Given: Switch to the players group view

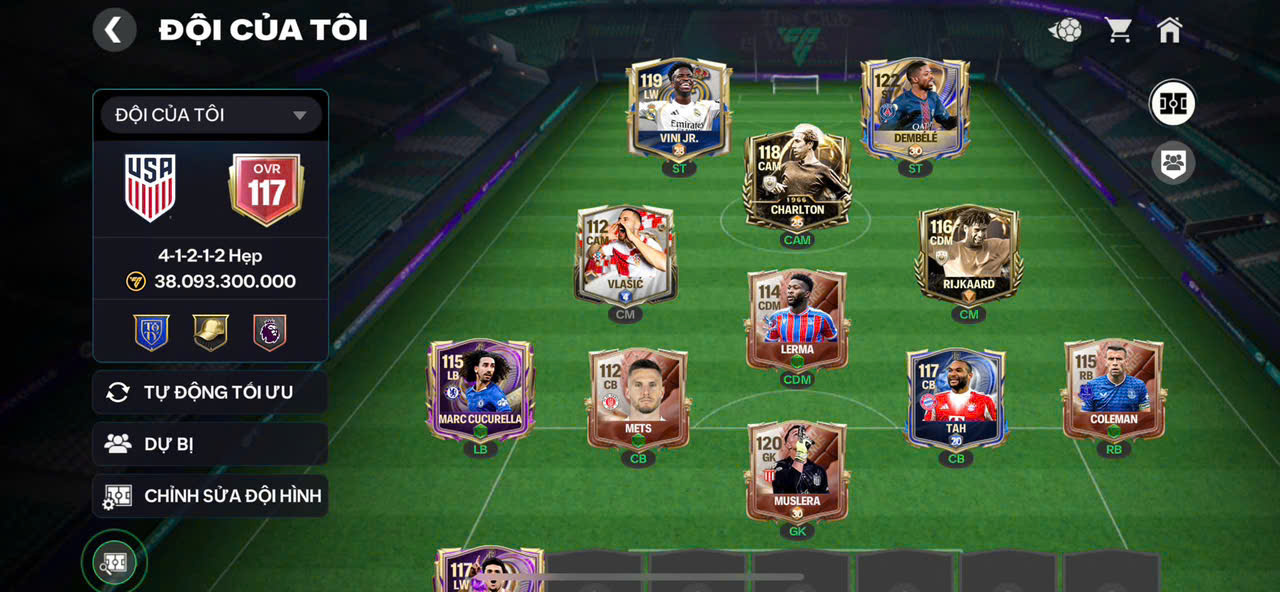Looking at the screenshot, I should coord(1173,162).
